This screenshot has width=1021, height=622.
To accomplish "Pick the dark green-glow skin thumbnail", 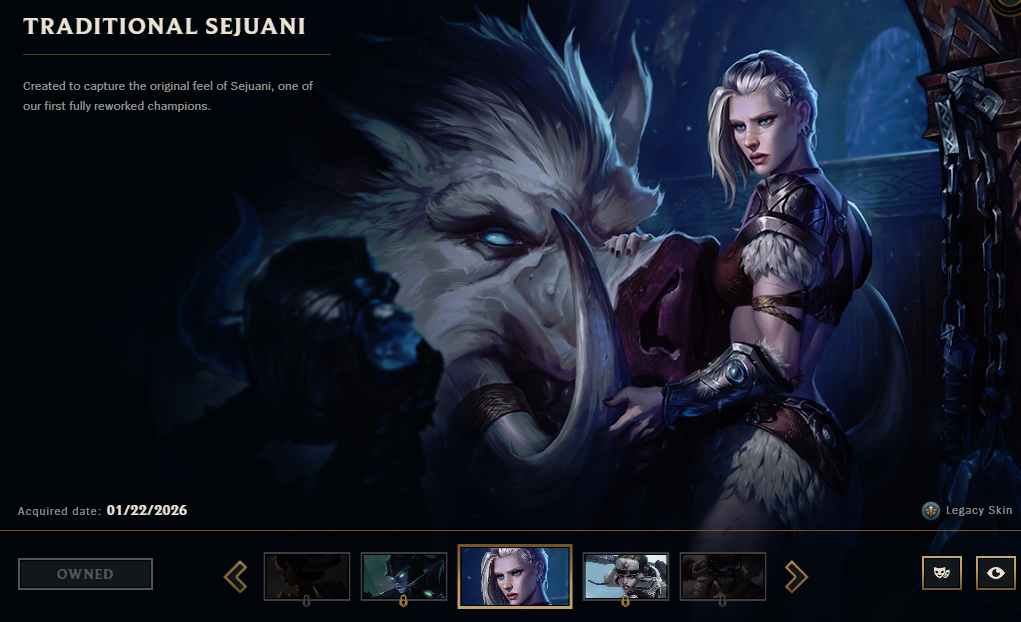I will (403, 576).
